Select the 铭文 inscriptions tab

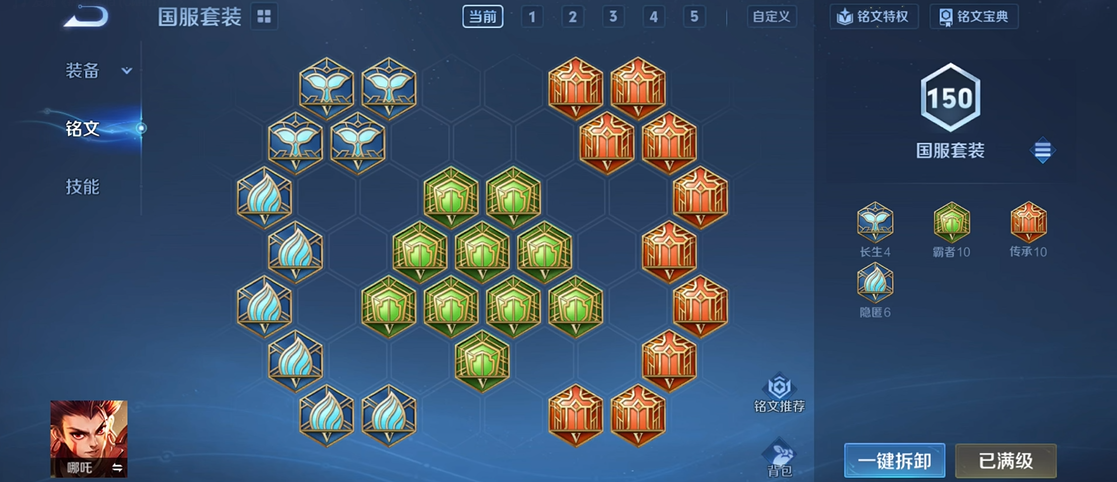[x=84, y=128]
